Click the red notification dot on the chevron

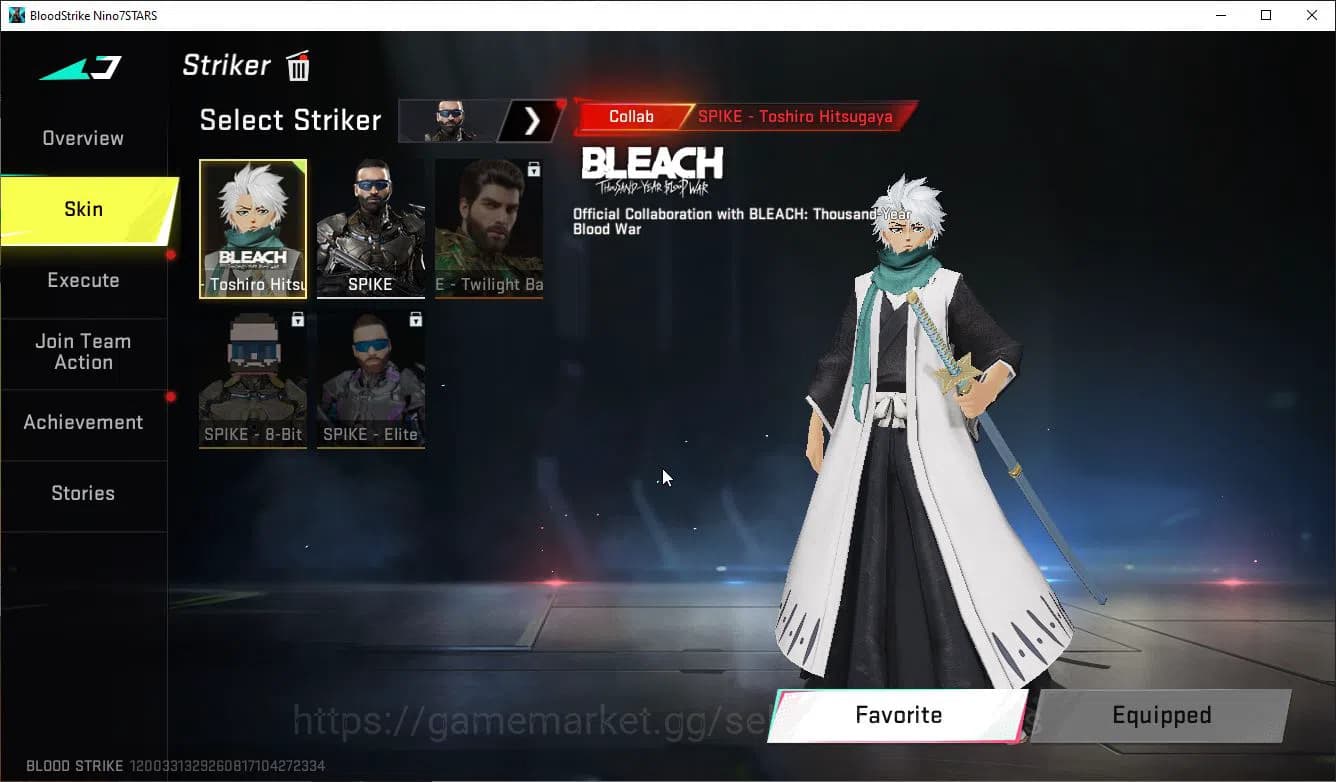[x=563, y=103]
